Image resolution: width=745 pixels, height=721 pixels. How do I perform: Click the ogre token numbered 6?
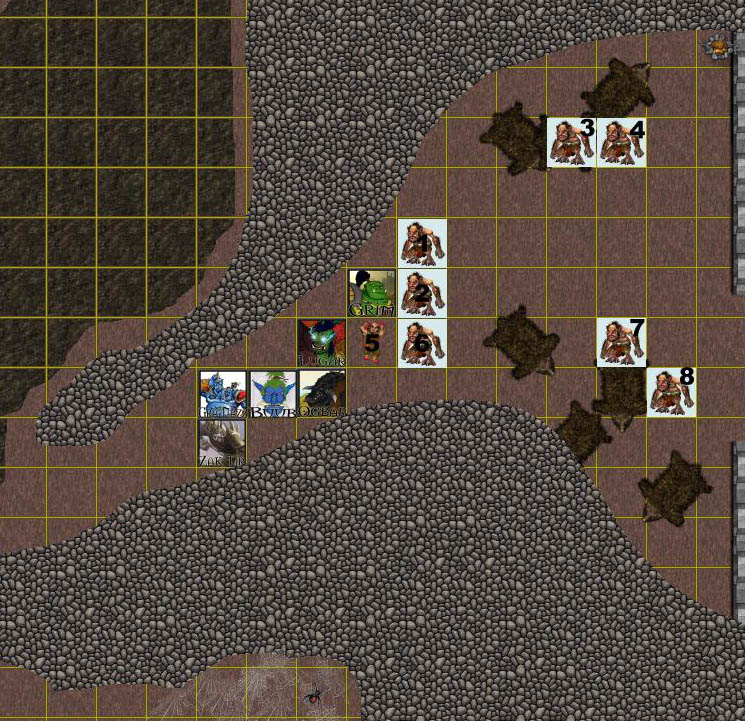pyautogui.click(x=422, y=342)
